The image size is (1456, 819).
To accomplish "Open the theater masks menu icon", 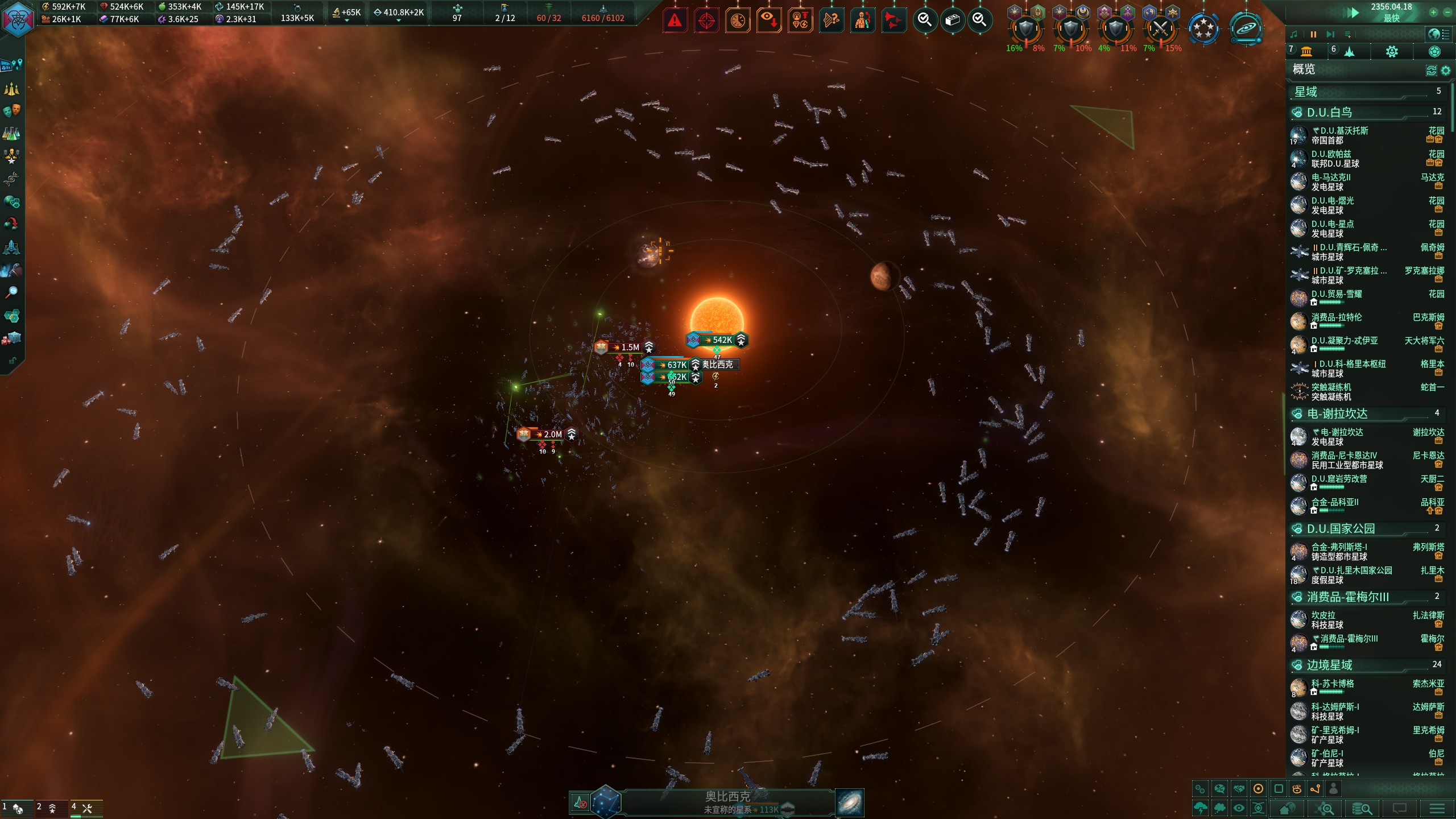I will tap(11, 110).
